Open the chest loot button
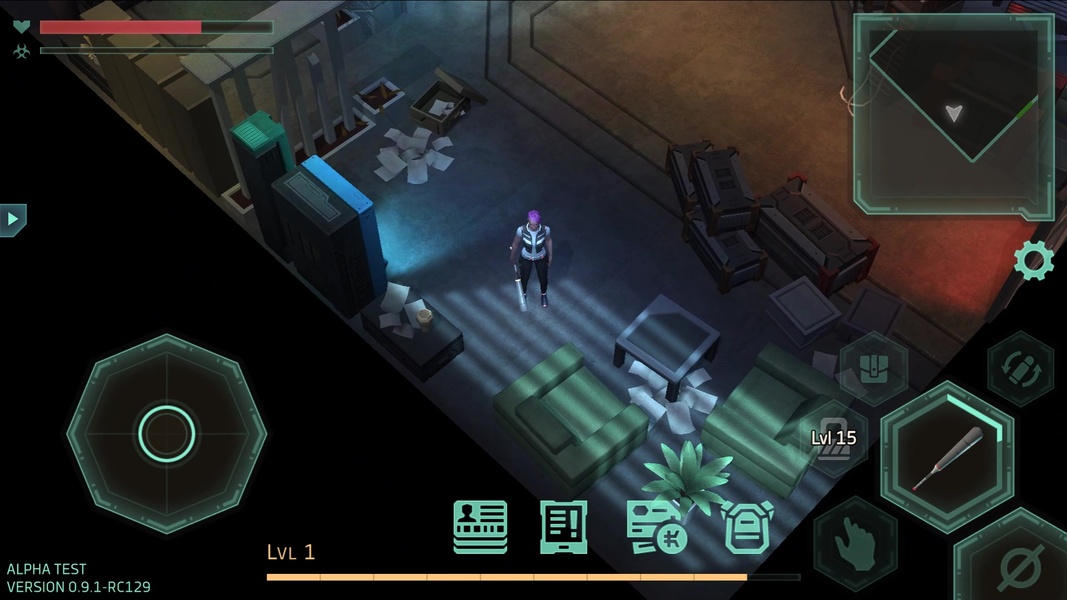The image size is (1067, 600). point(873,367)
